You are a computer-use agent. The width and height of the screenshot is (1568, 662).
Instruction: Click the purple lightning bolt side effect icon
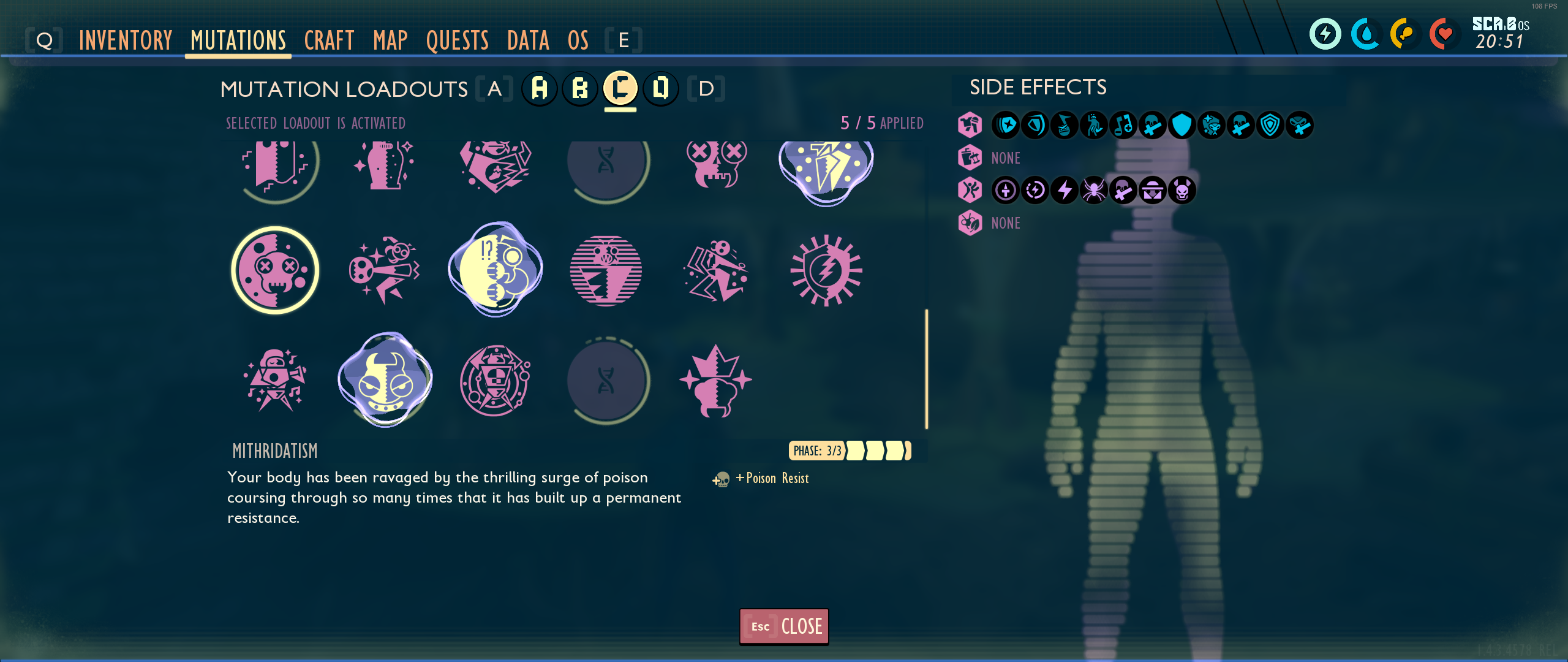click(1065, 190)
